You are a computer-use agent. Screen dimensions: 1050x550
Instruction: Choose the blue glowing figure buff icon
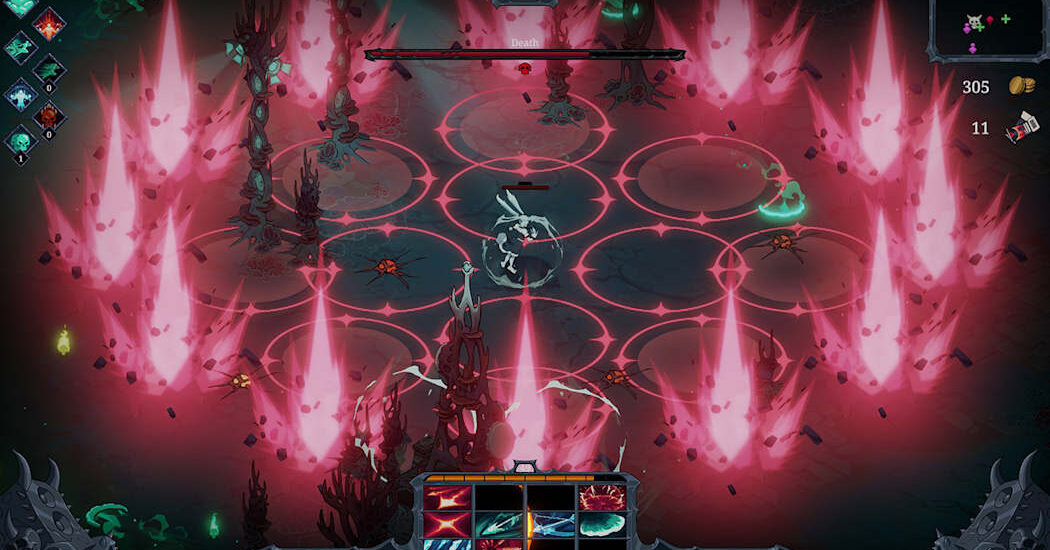click(21, 97)
